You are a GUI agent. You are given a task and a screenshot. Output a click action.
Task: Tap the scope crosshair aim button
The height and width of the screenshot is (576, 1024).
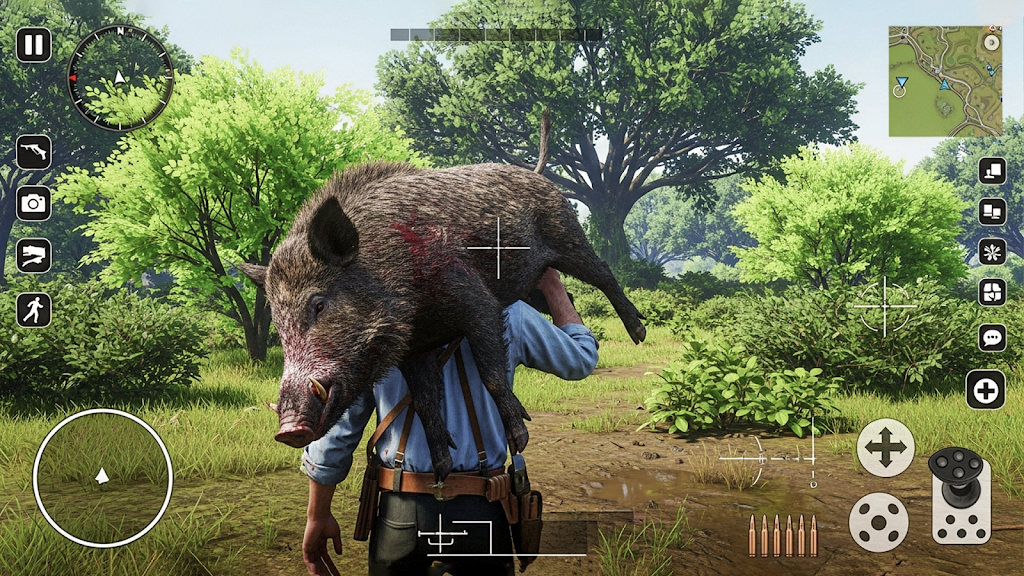[884, 306]
